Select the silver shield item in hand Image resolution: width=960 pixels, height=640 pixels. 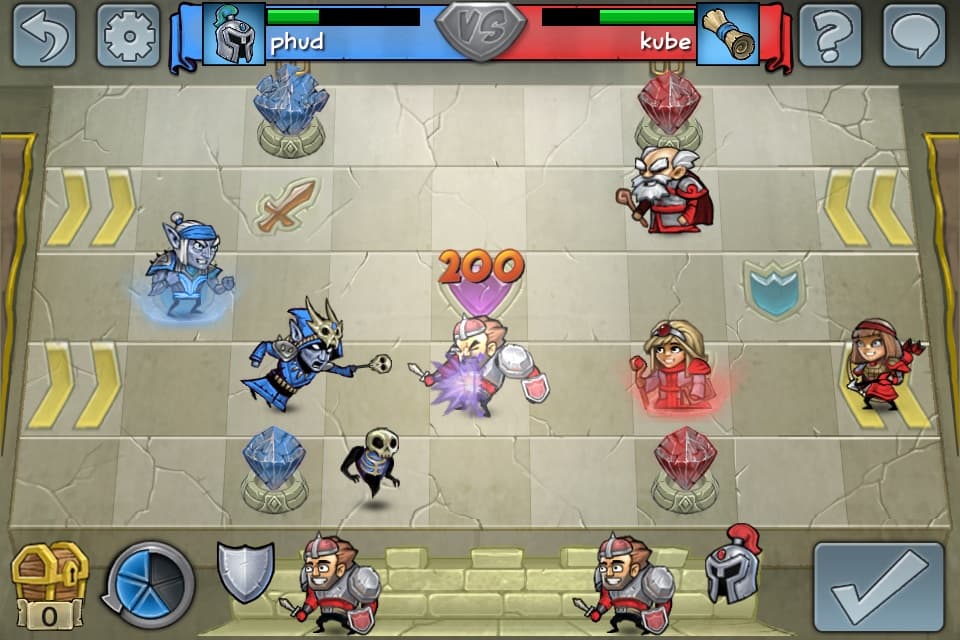245,571
